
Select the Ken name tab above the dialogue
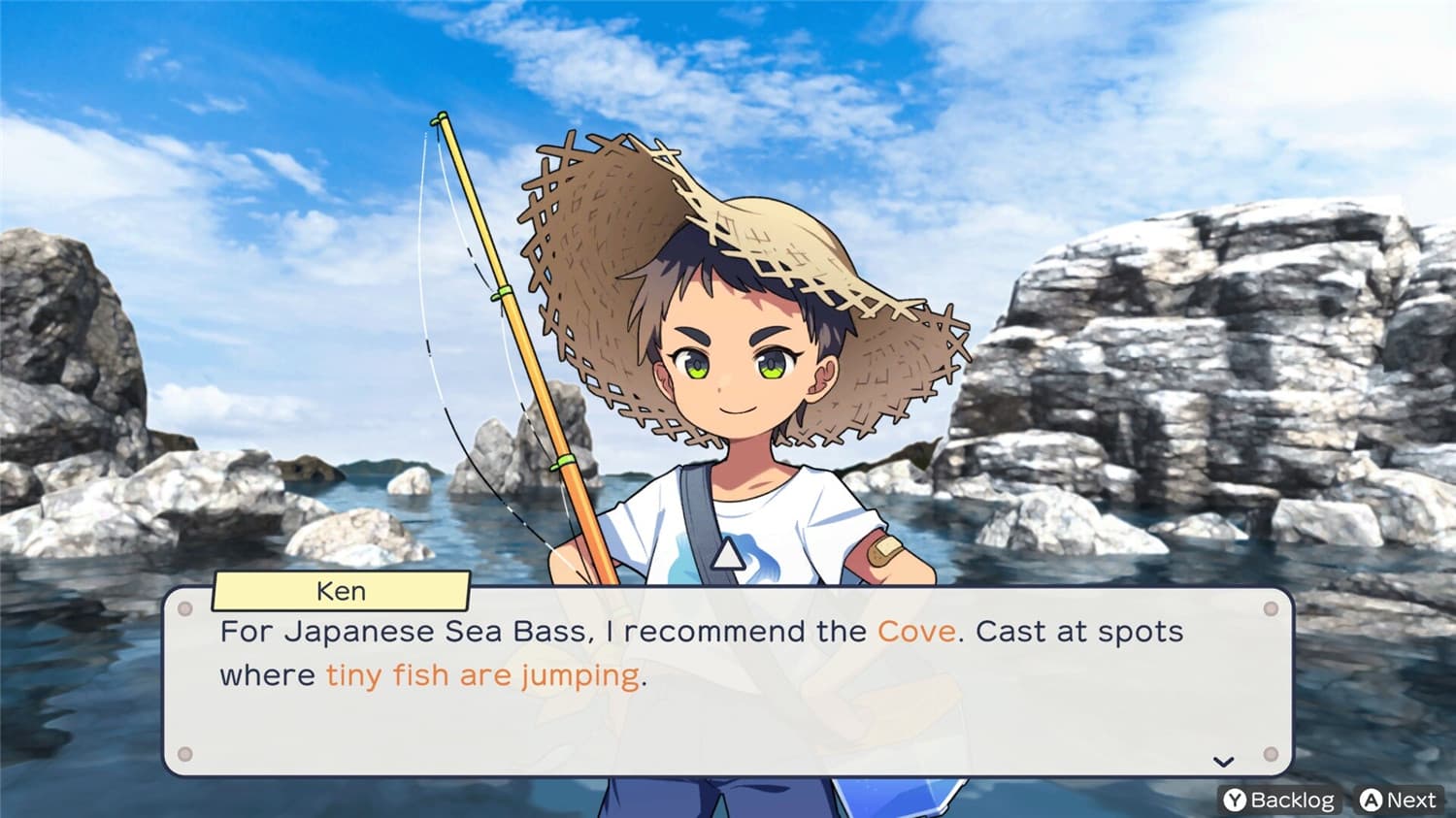point(342,591)
